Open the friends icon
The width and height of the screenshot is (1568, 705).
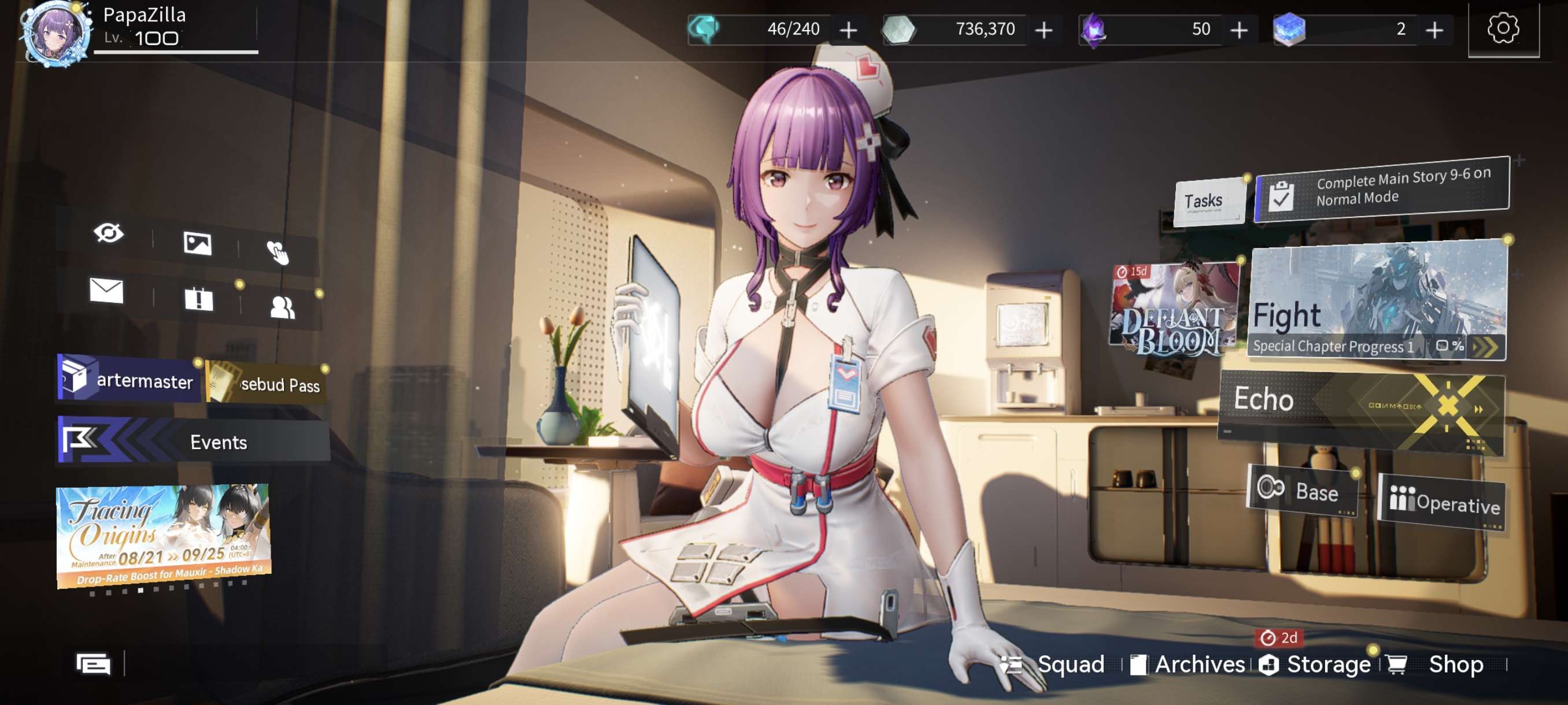click(282, 307)
